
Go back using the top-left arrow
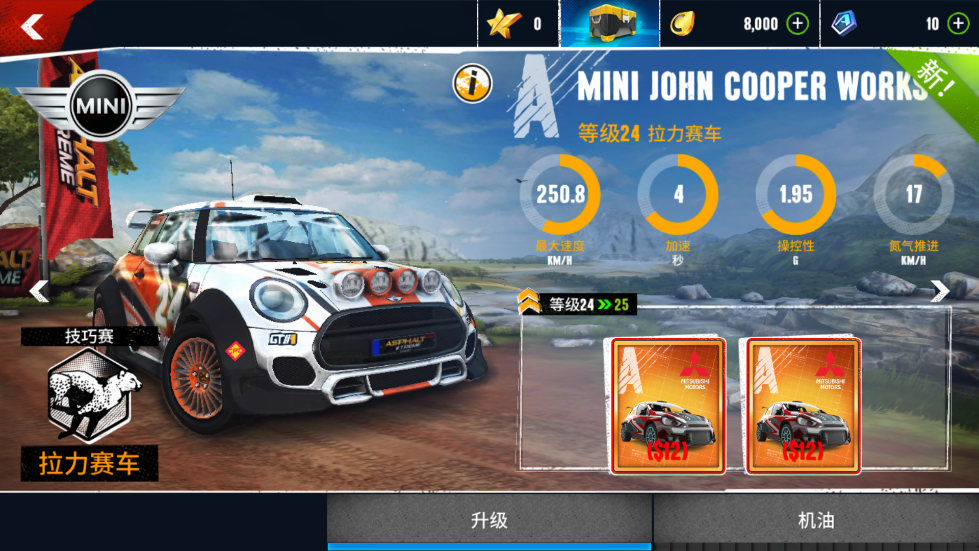tap(32, 27)
